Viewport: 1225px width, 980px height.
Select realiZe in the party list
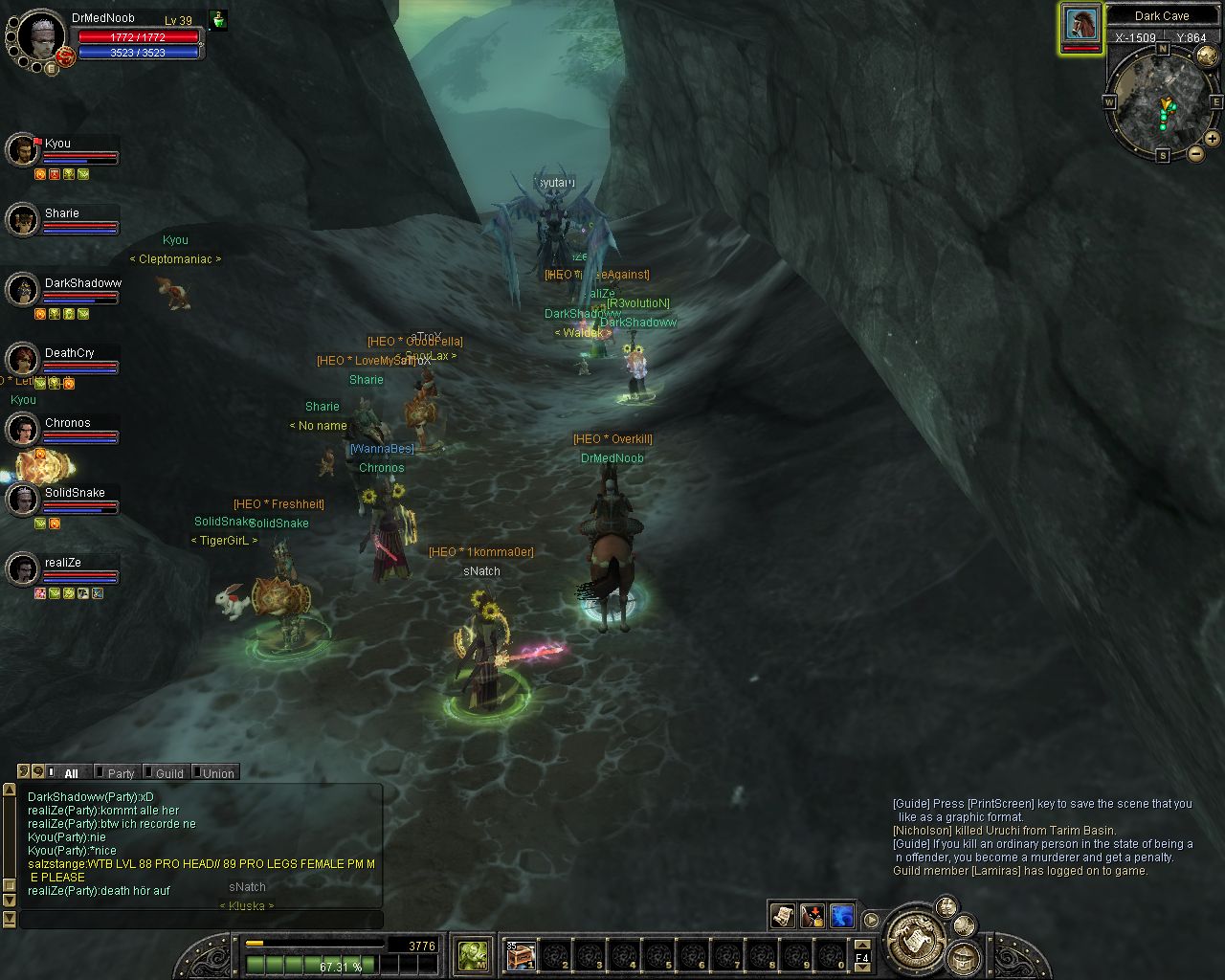point(22,569)
